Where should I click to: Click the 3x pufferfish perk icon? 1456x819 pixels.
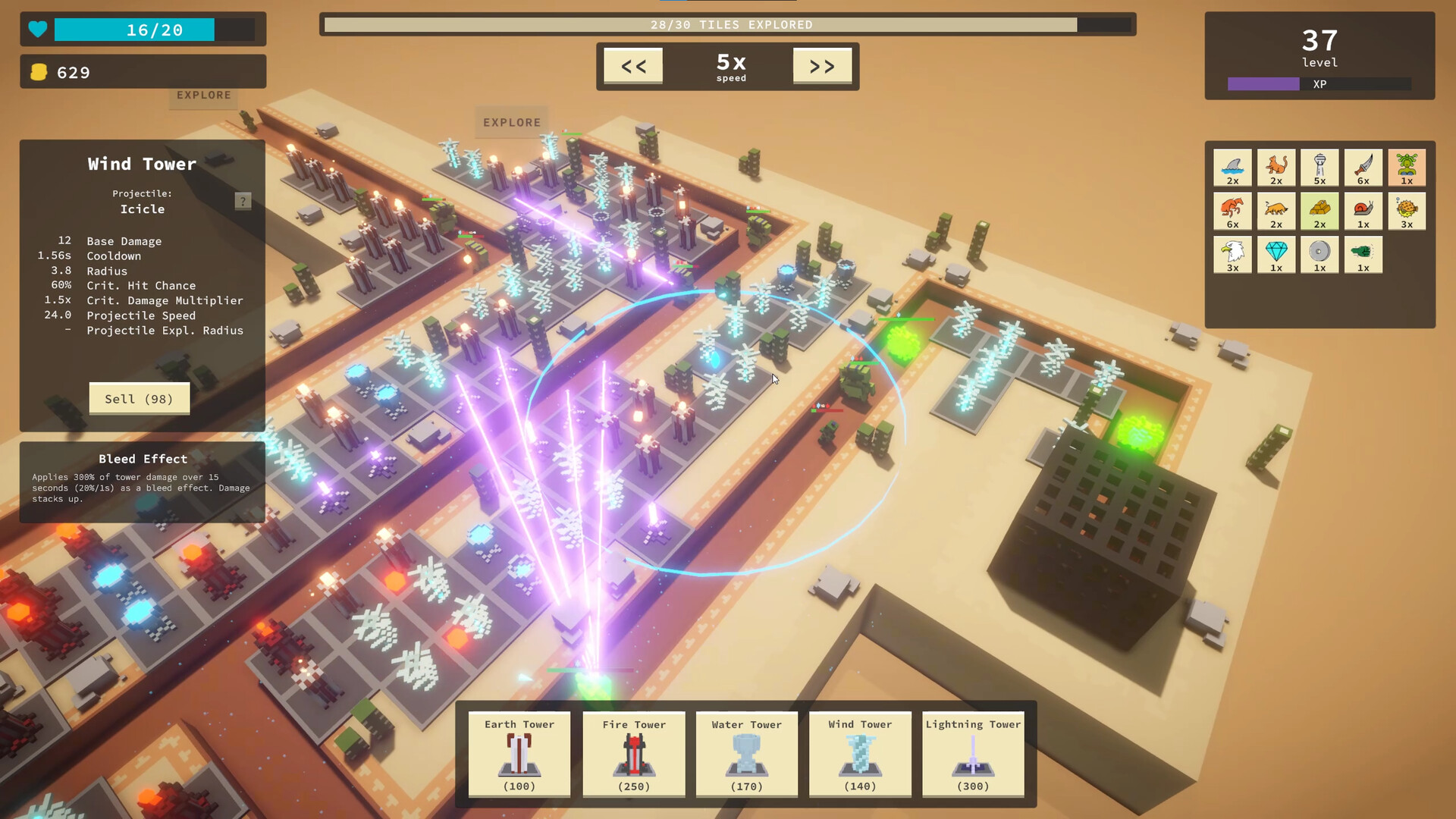[1407, 211]
